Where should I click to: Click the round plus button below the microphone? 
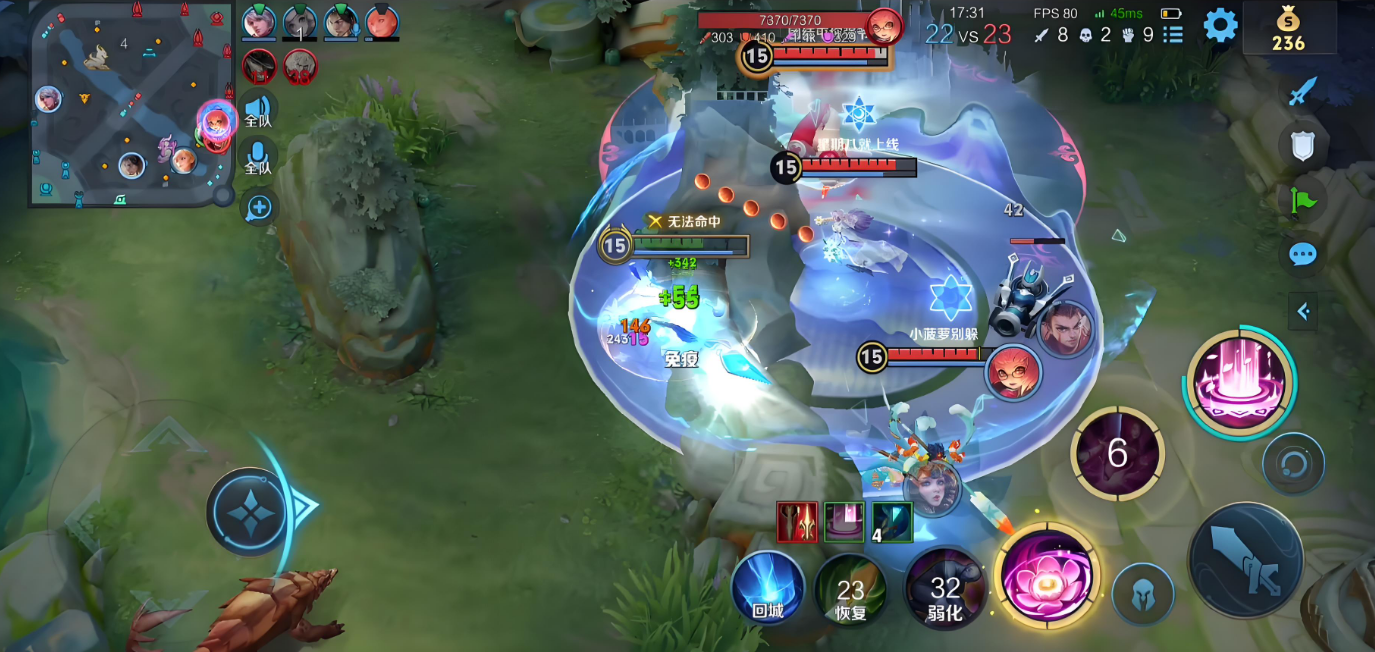259,207
